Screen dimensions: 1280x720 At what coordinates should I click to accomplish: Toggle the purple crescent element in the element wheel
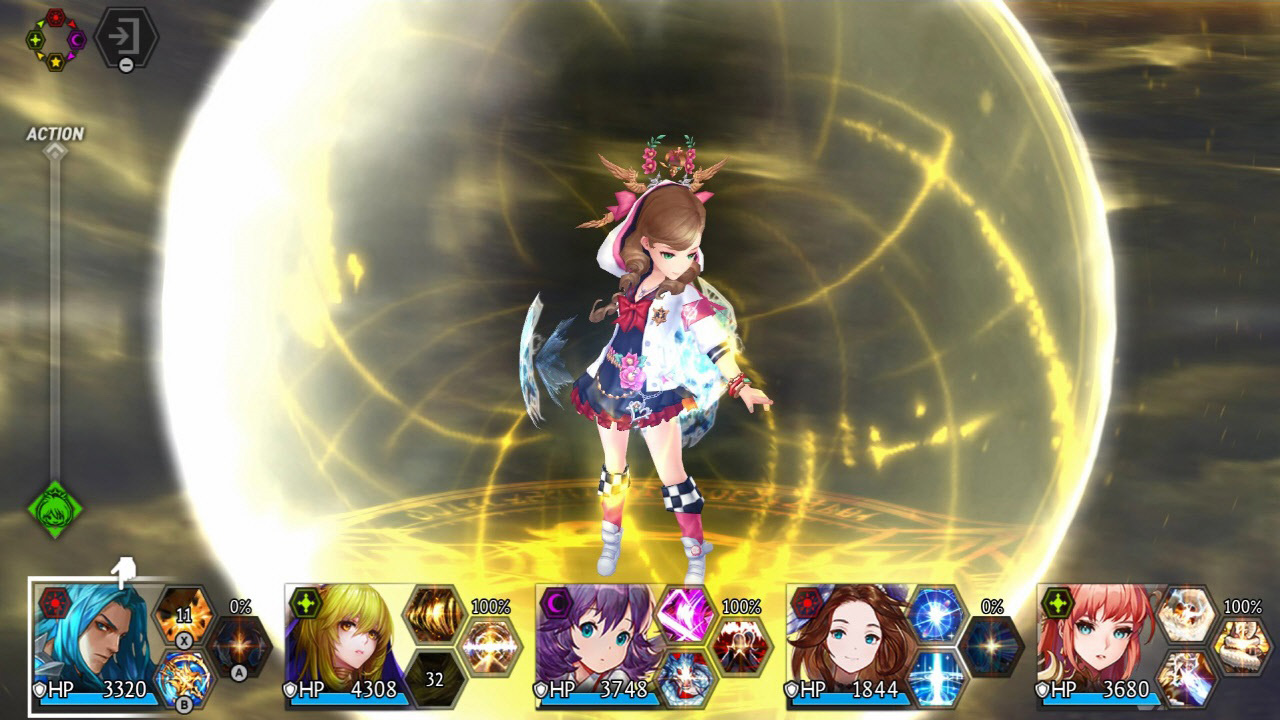pyautogui.click(x=76, y=40)
